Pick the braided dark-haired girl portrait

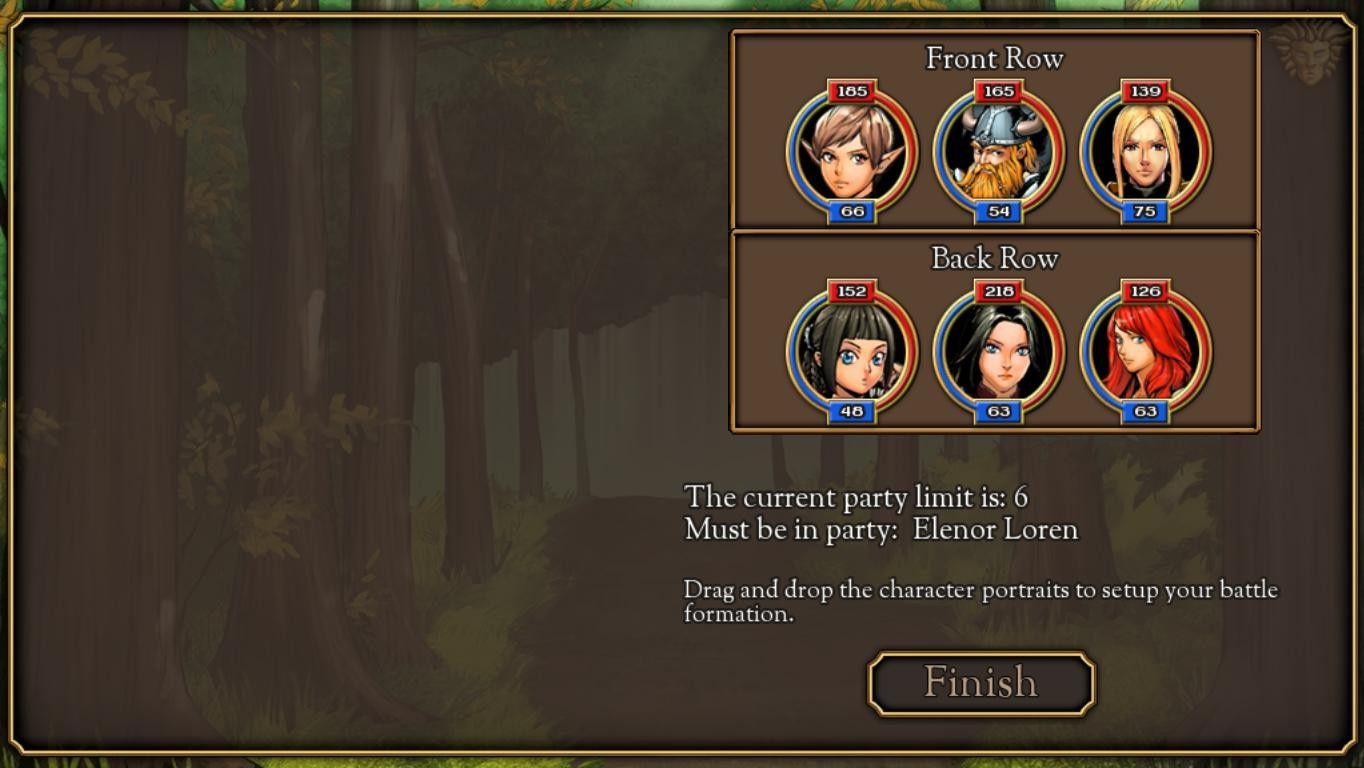point(852,352)
